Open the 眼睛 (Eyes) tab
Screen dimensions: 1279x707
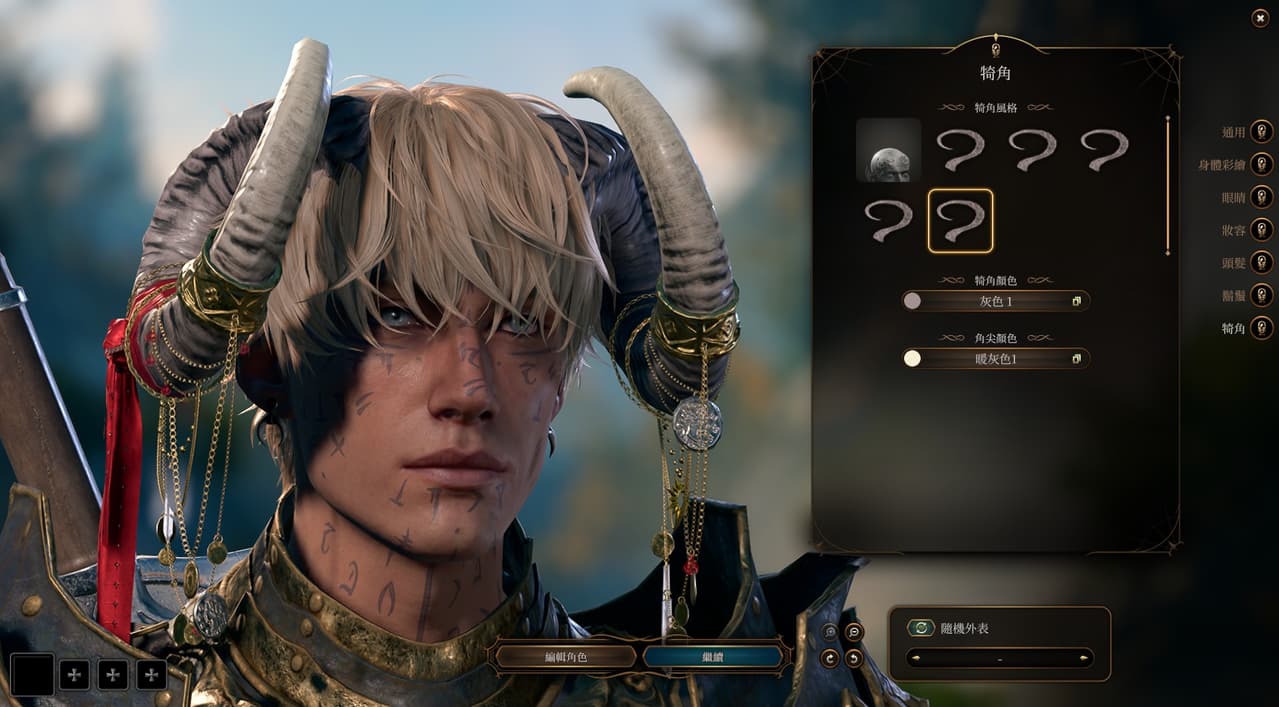pyautogui.click(x=1261, y=197)
